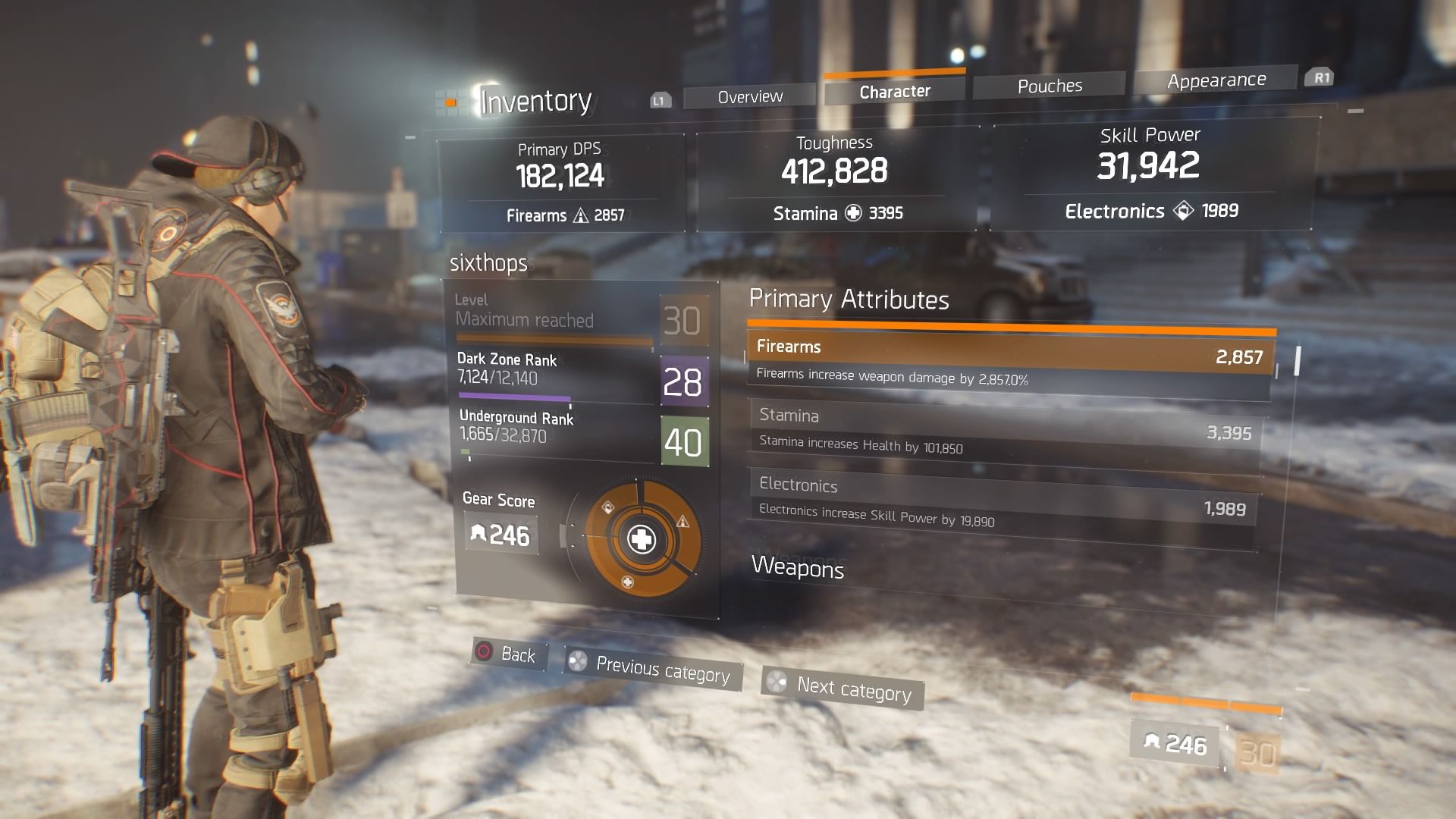Open the Pouches tab
Viewport: 1456px width, 819px height.
click(1050, 86)
